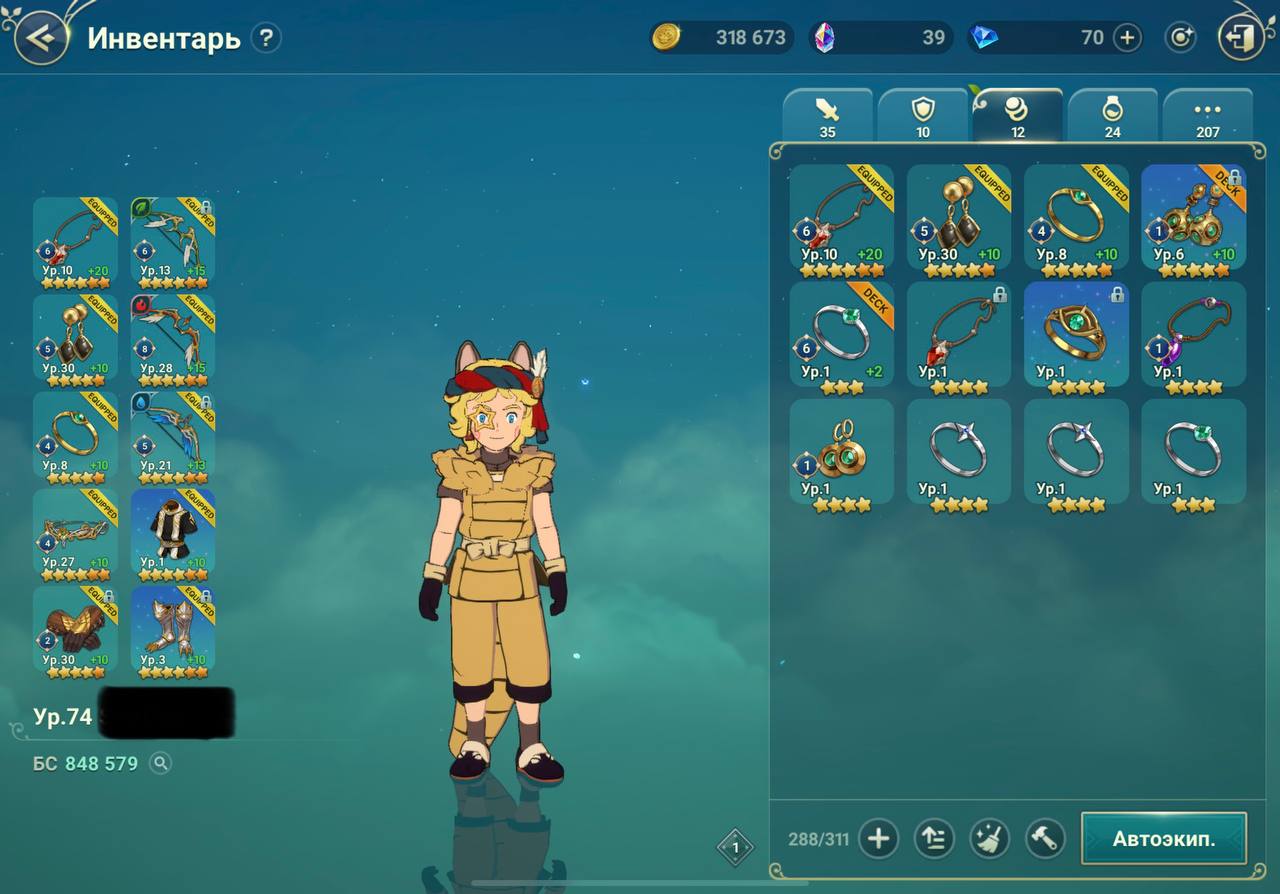Select equipped golden gauntlets slot
The image size is (1280, 894).
tap(75, 628)
